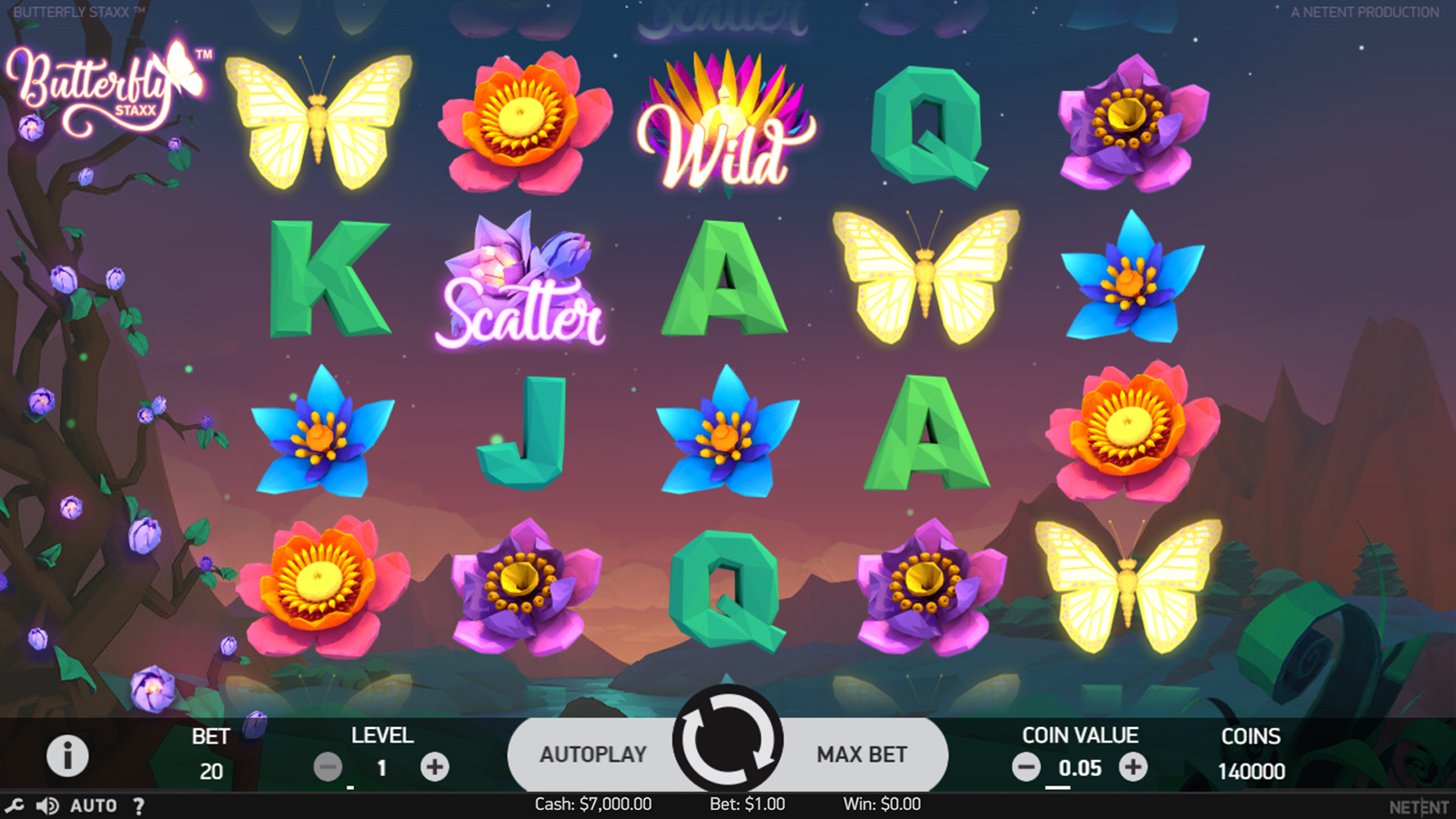
Task: Raise the coin value
Action: pos(1133,767)
